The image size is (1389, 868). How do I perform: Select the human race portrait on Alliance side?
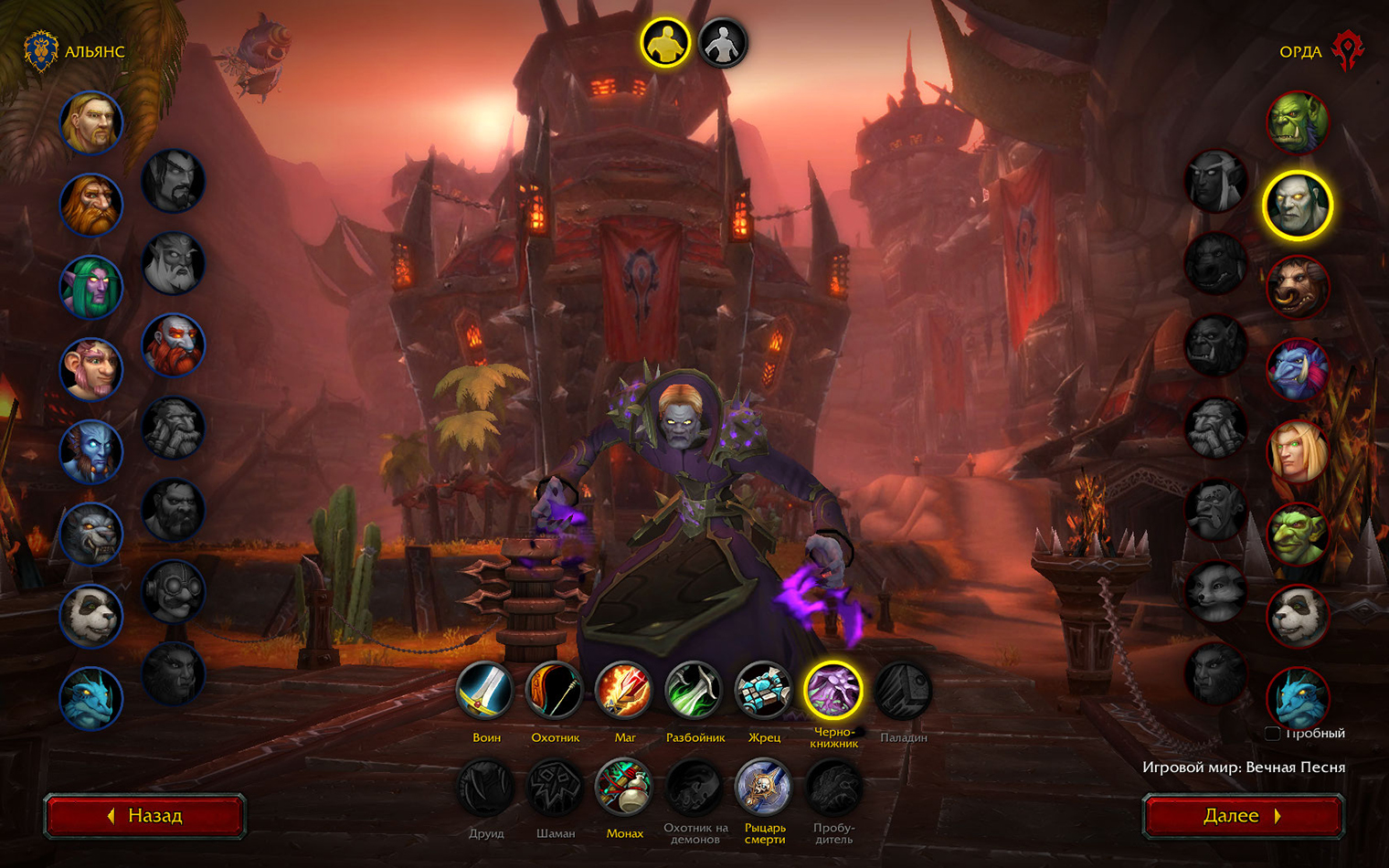pyautogui.click(x=91, y=124)
